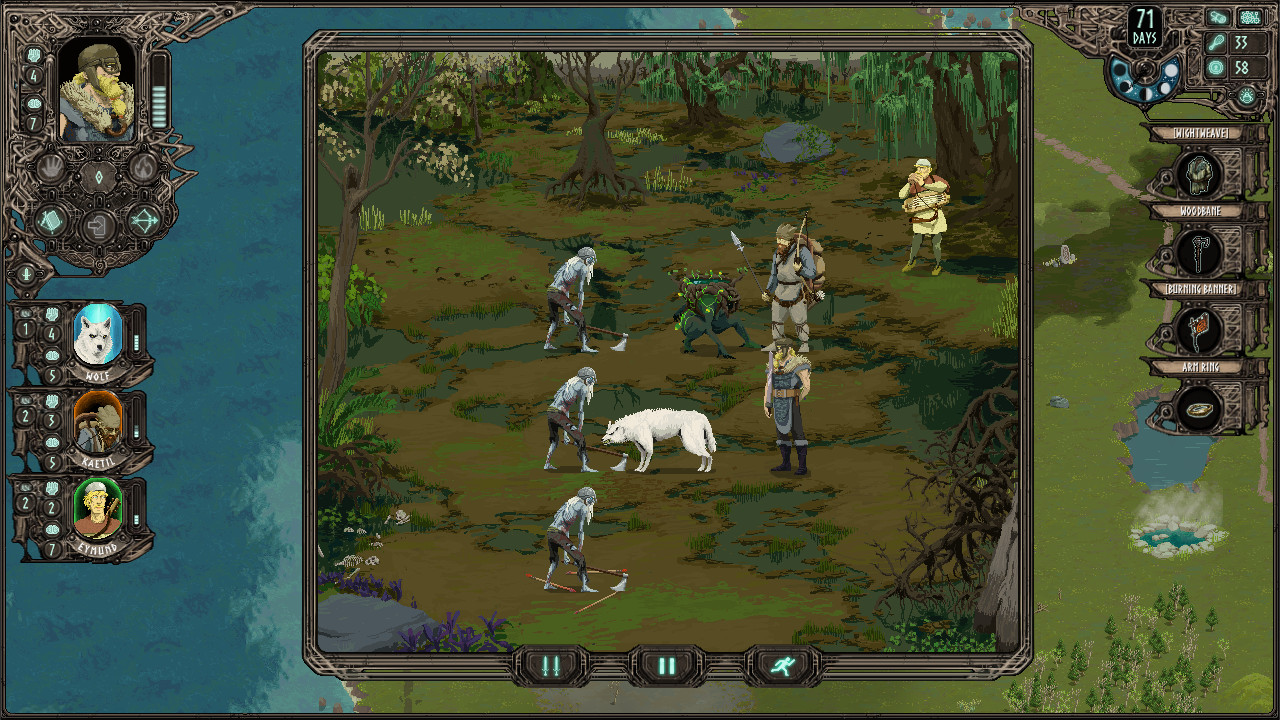This screenshot has height=720, width=1280.
Task: Click the small sword icon below the ability wheel
Action: tap(27, 273)
